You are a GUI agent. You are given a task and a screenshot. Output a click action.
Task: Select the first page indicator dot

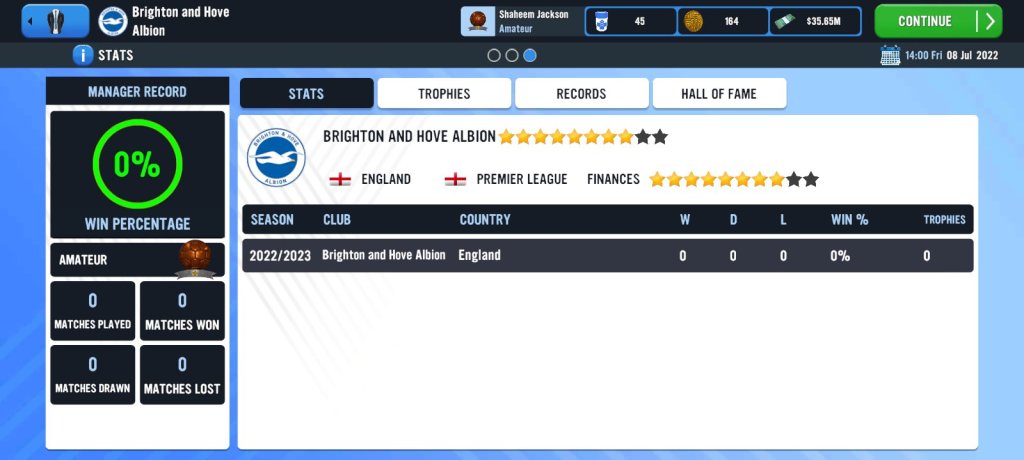coord(494,56)
